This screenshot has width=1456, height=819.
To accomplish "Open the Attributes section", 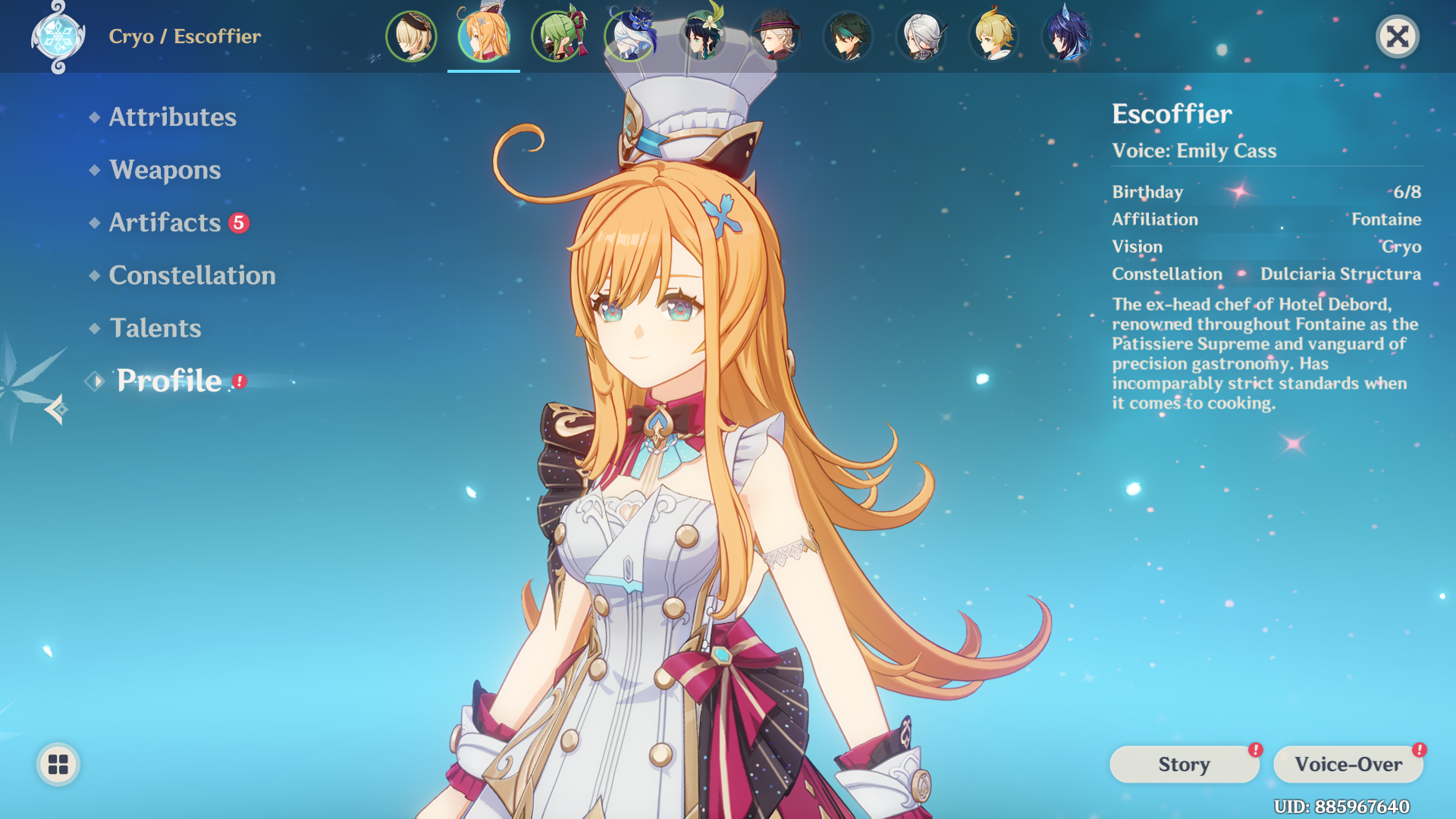I will click(172, 118).
